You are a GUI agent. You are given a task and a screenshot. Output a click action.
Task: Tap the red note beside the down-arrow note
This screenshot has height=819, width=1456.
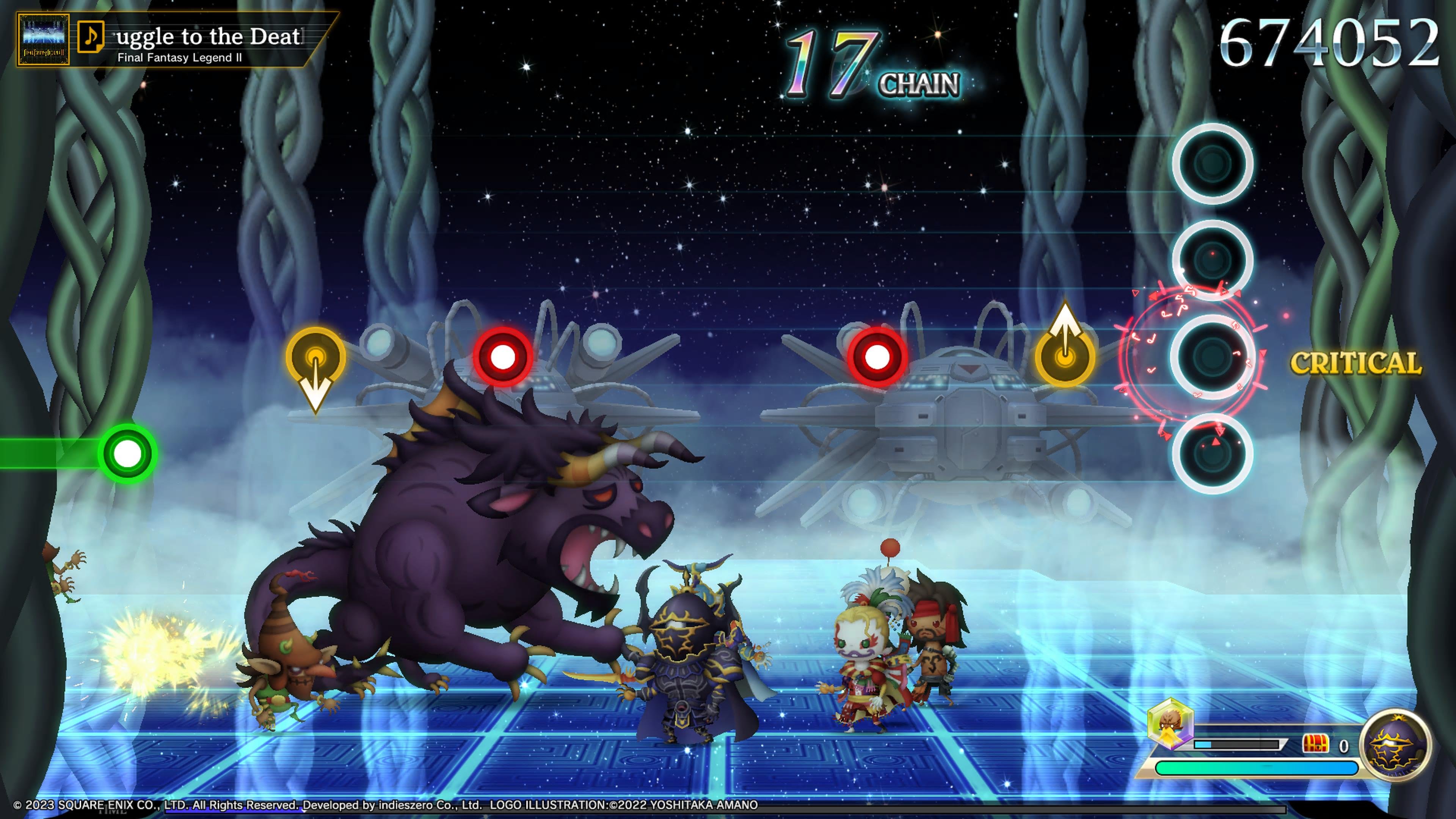tap(502, 357)
